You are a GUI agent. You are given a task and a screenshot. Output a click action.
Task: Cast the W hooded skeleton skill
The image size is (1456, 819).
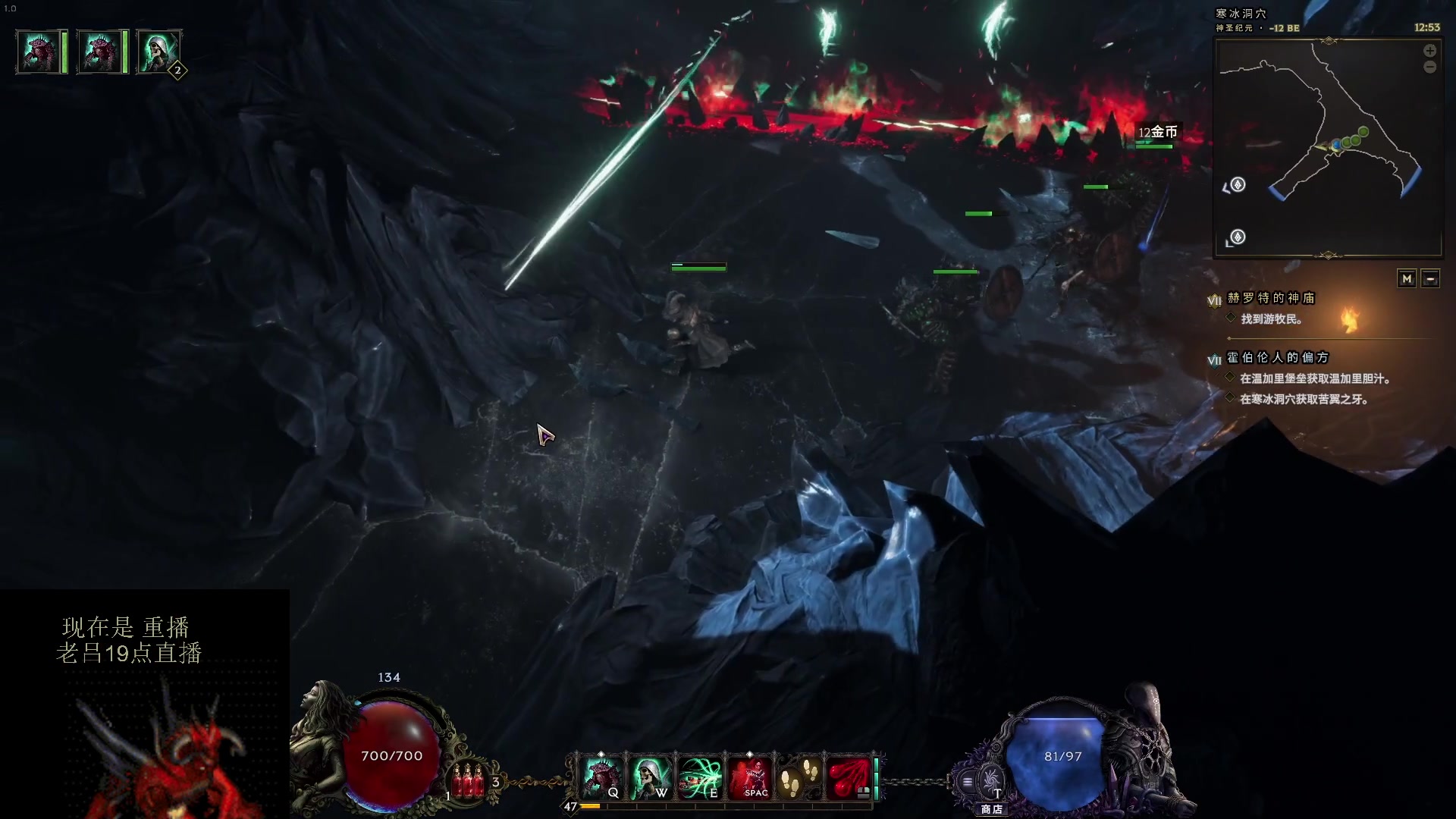[651, 777]
